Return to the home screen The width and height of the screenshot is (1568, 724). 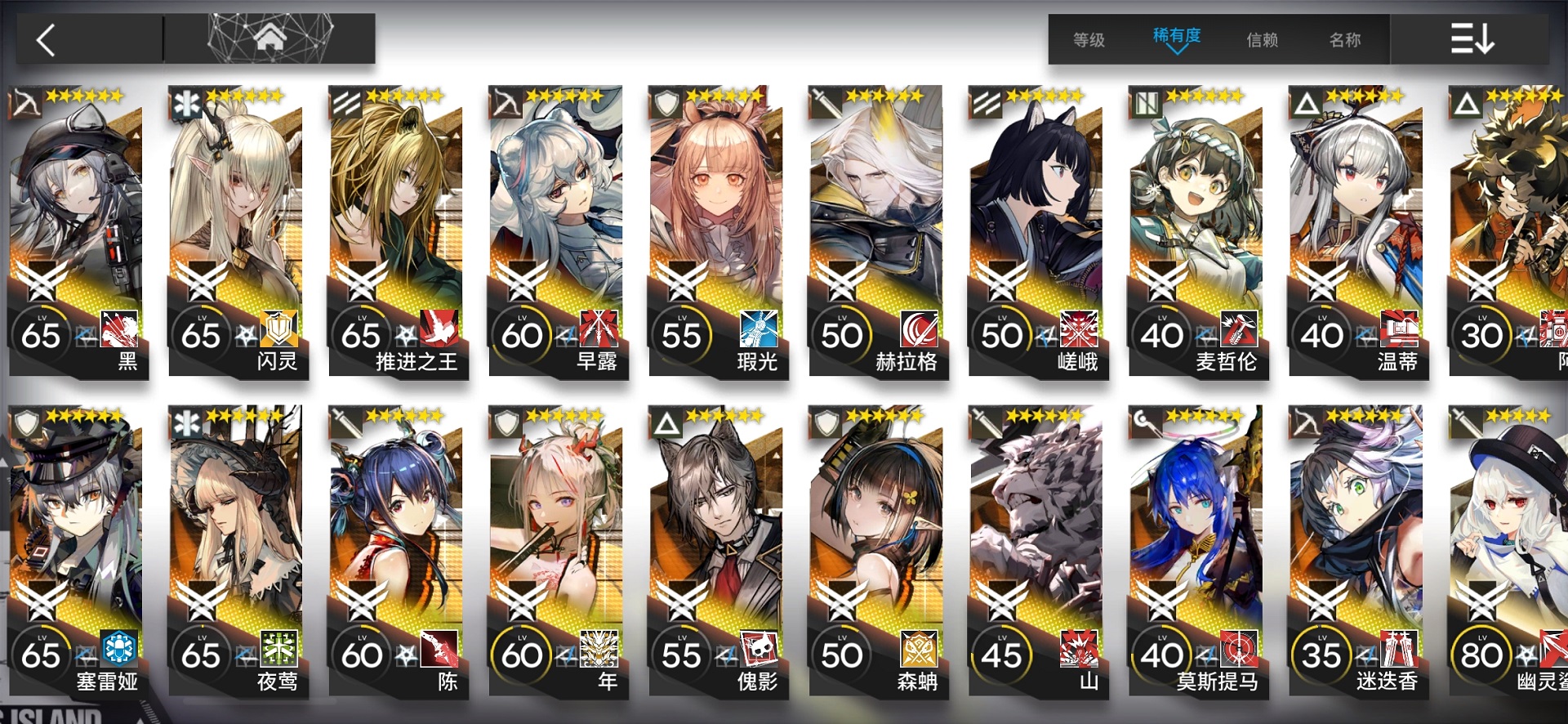point(269,38)
